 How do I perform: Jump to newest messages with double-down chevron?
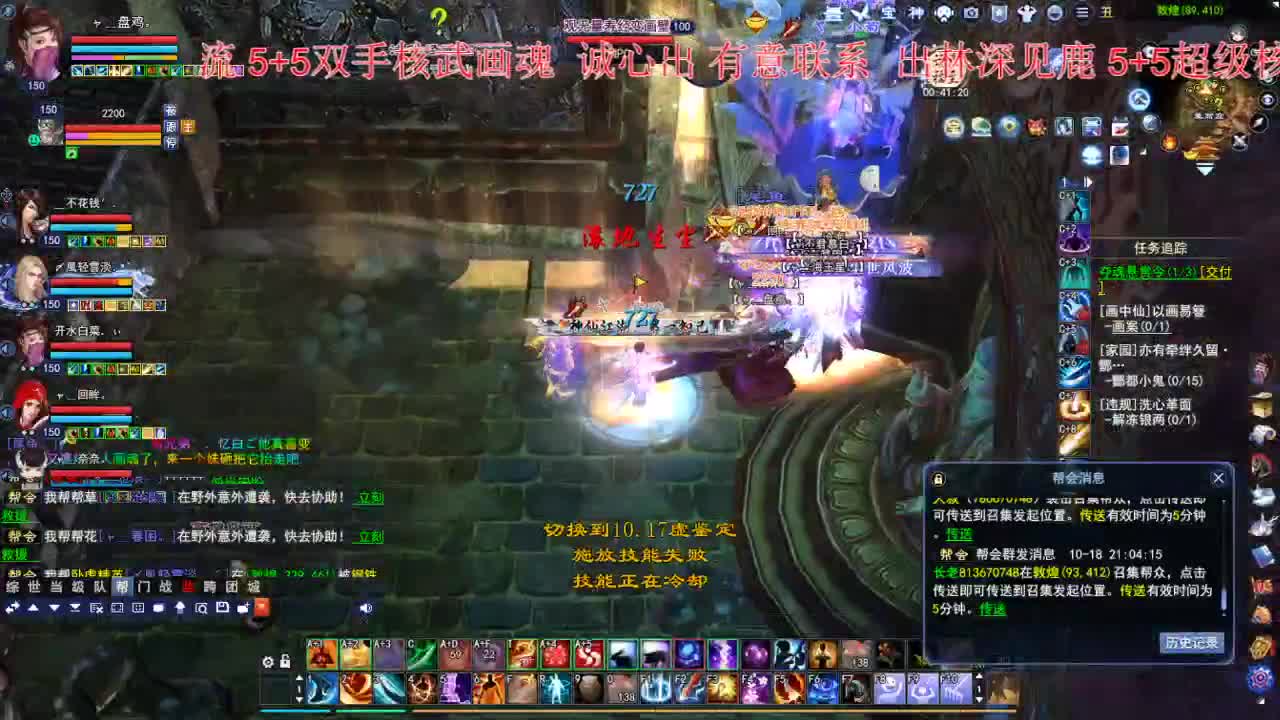click(75, 606)
